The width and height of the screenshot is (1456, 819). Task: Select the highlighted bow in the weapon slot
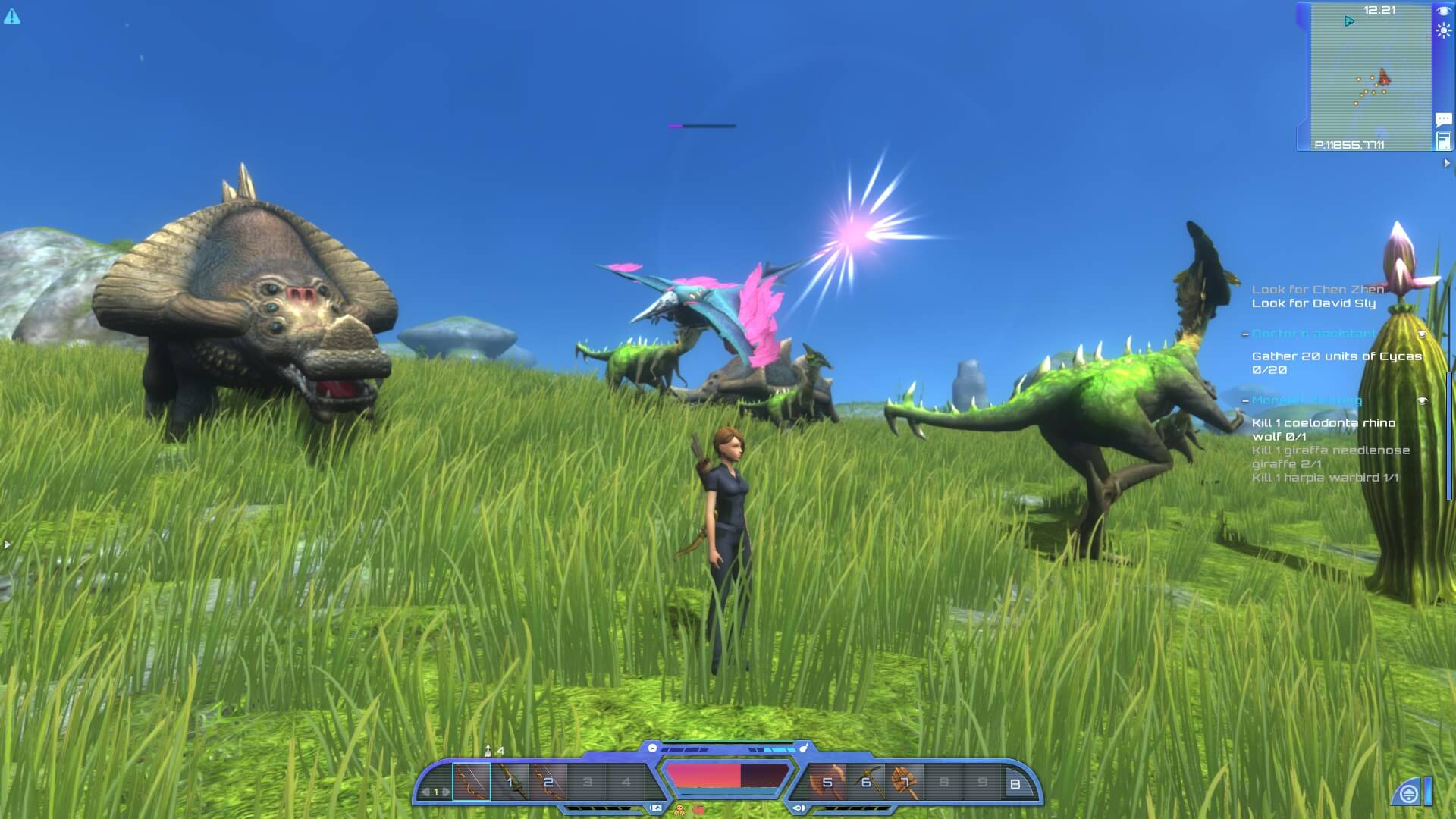click(472, 782)
